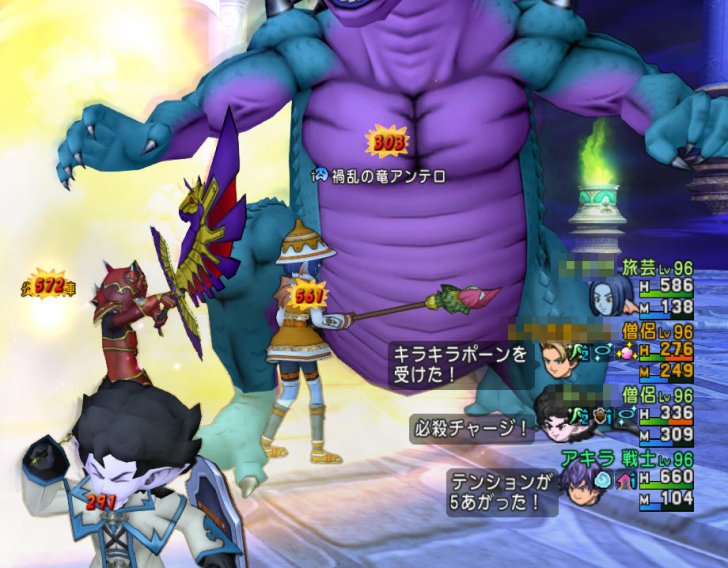Target the 禍乱の竜アンテロ enemy nameplate
The width and height of the screenshot is (728, 568).
tap(383, 176)
